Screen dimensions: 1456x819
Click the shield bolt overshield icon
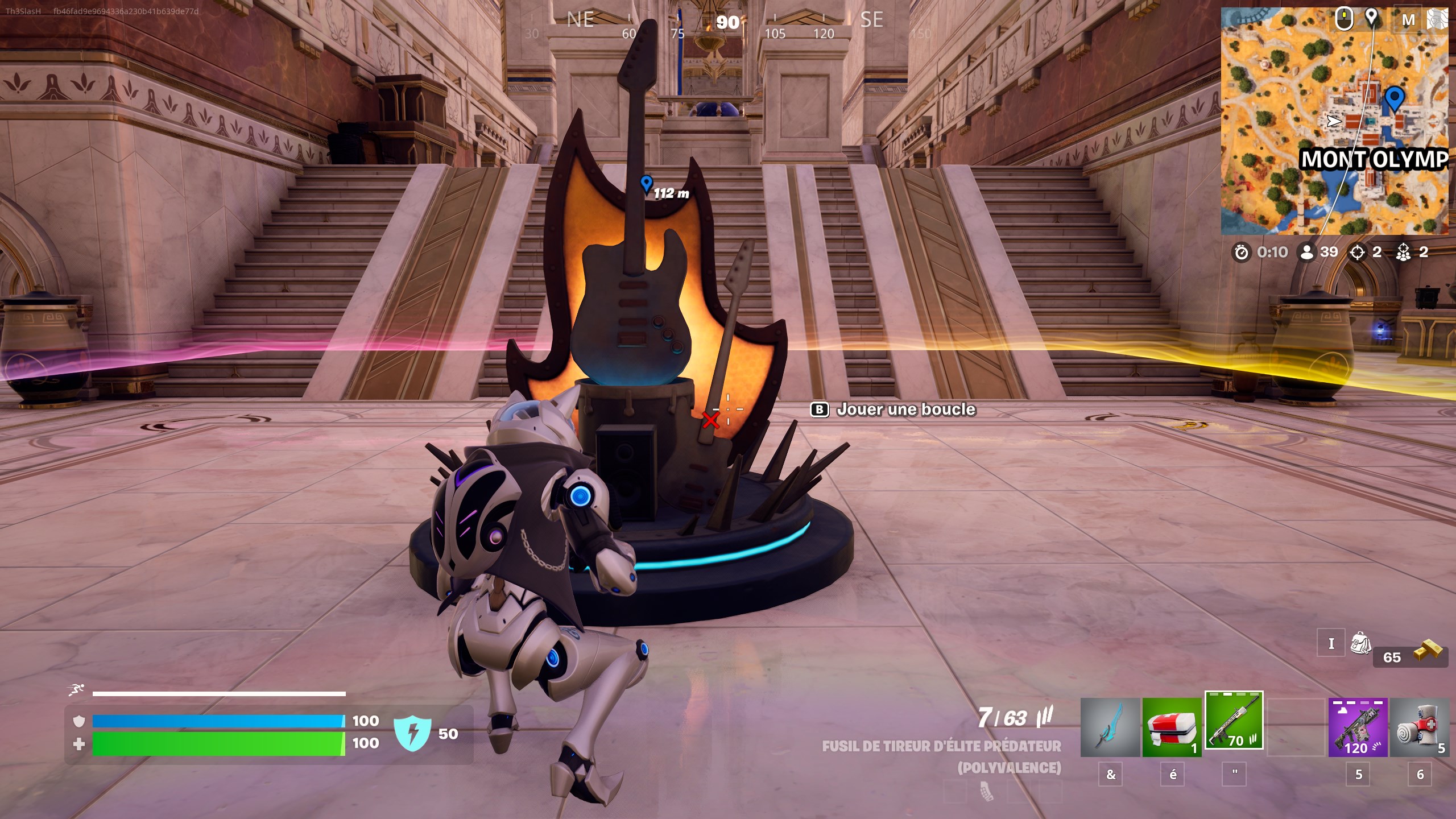coord(412,733)
